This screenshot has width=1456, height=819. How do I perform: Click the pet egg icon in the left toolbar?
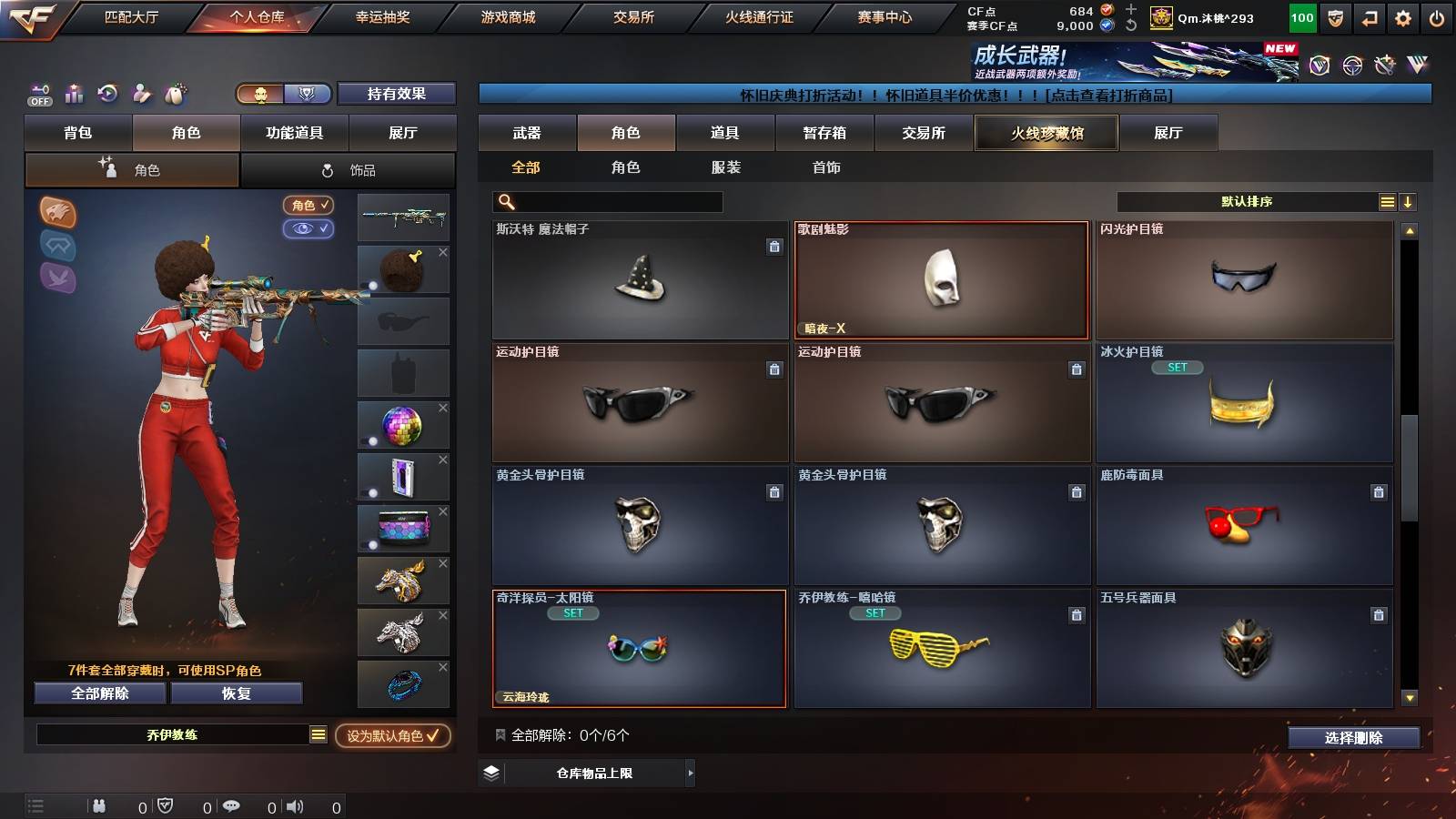173,94
